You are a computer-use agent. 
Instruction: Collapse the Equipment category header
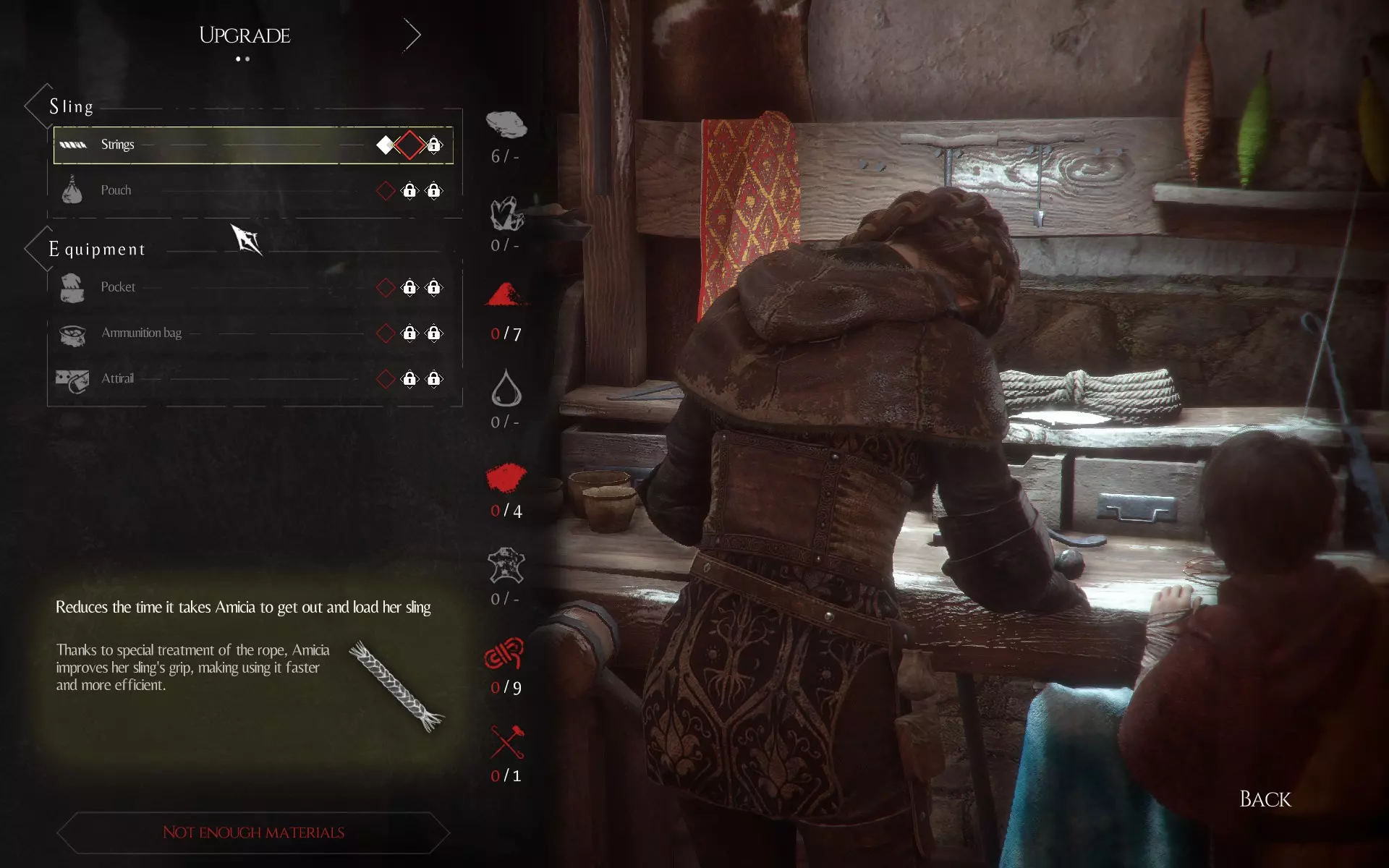coord(96,250)
